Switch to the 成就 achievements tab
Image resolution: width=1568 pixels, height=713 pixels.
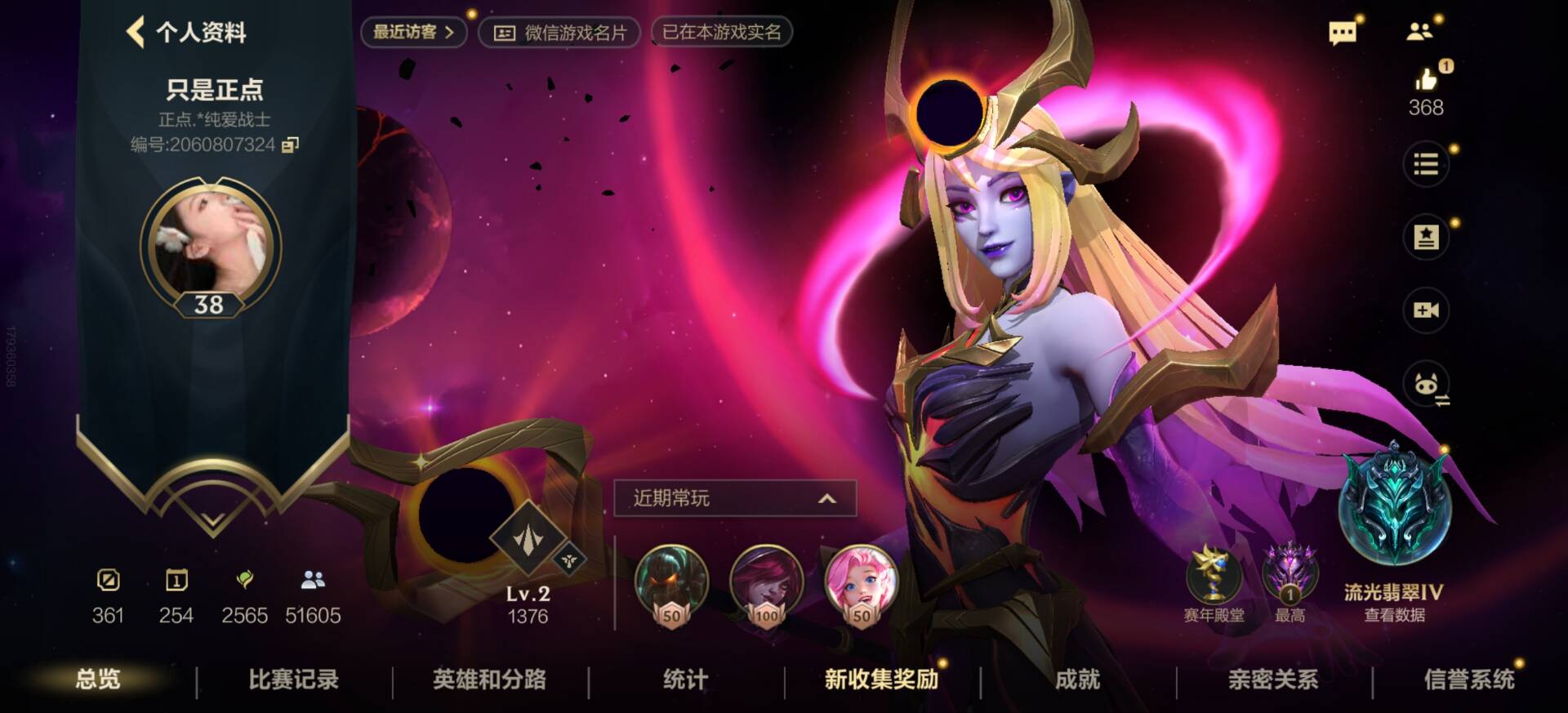(x=1077, y=680)
